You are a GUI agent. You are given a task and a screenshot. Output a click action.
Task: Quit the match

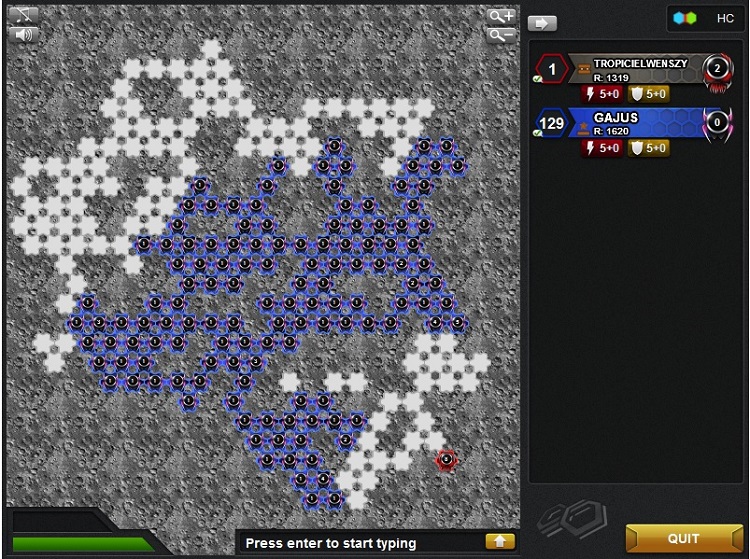tap(683, 538)
